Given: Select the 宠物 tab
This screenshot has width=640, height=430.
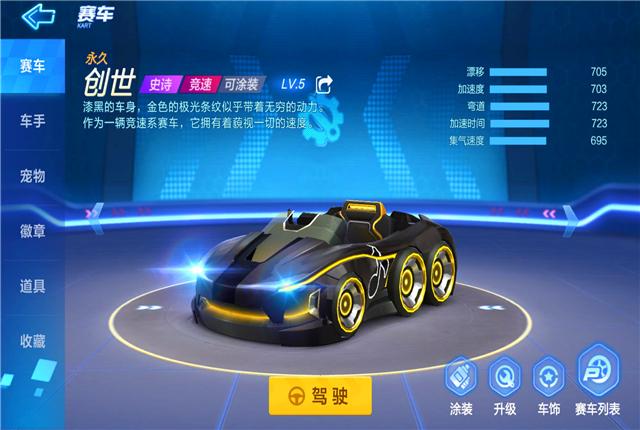Looking at the screenshot, I should (33, 177).
